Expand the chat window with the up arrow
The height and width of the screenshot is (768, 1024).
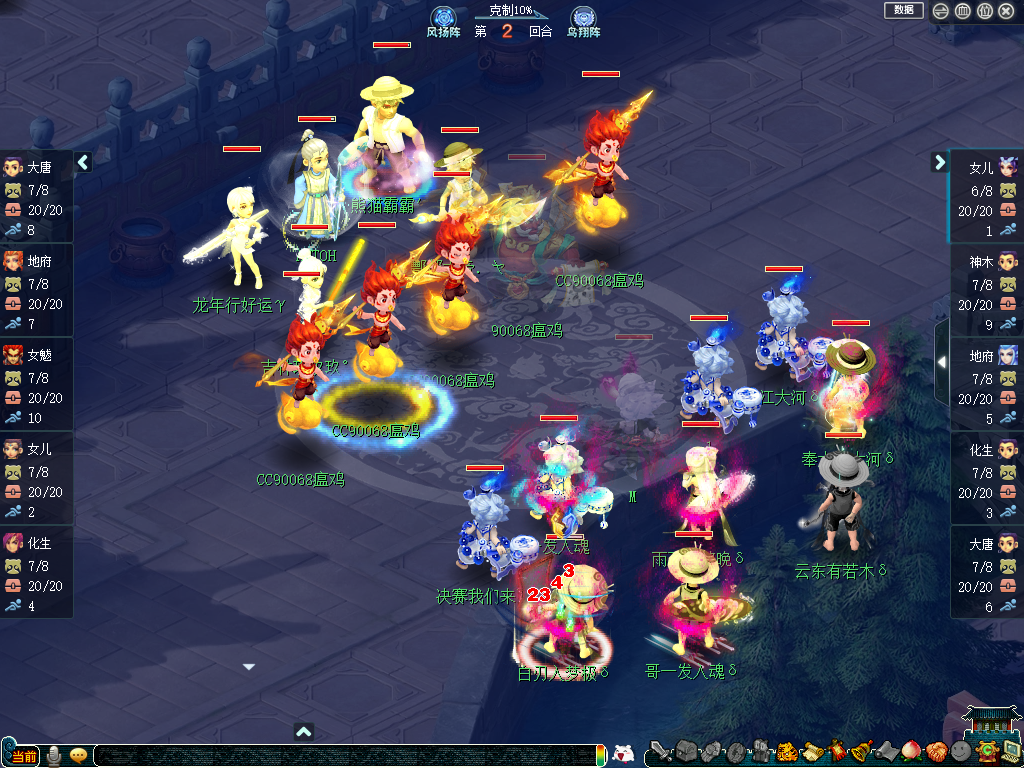click(x=305, y=732)
